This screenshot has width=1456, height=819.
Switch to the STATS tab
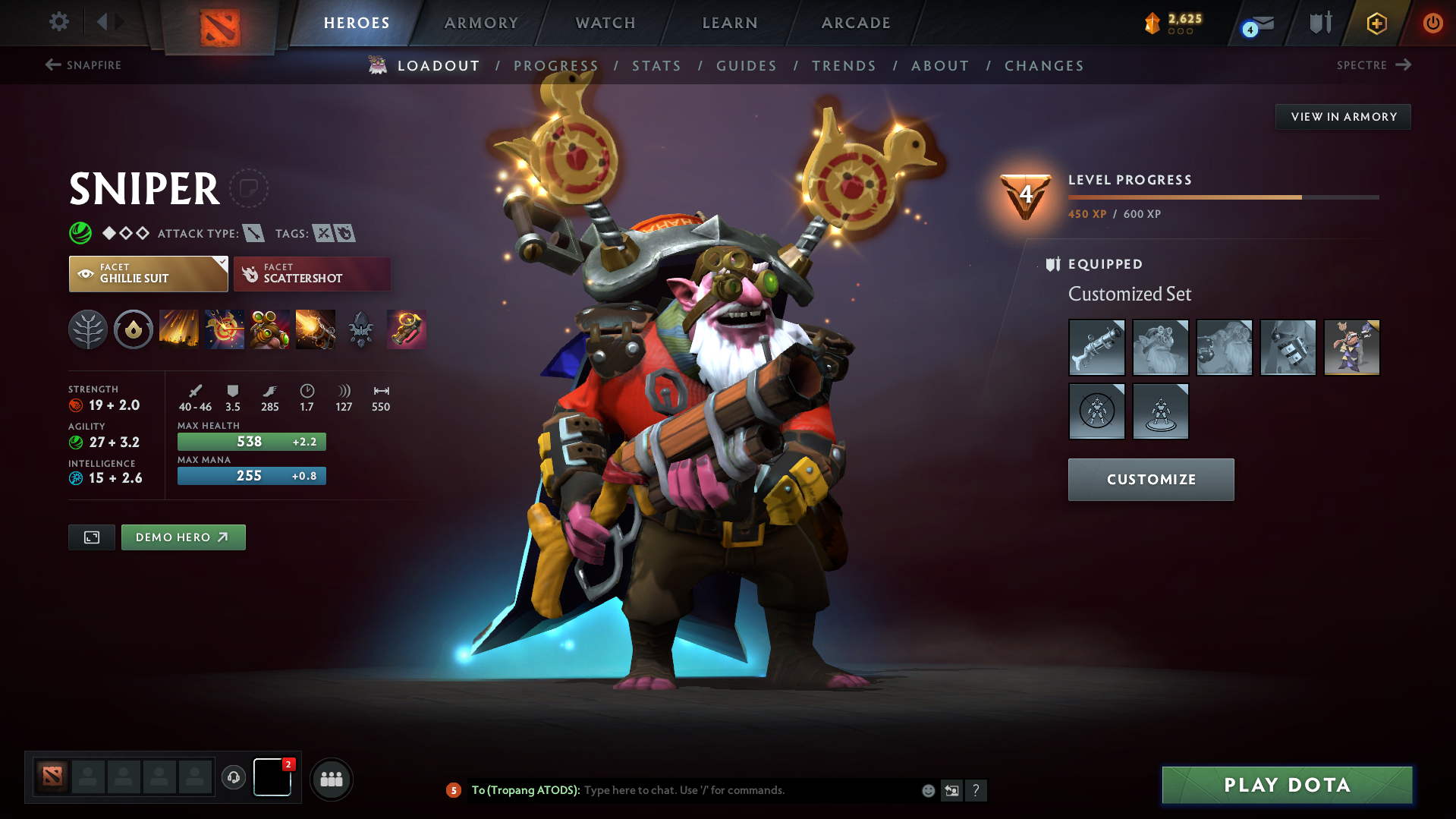[x=656, y=65]
